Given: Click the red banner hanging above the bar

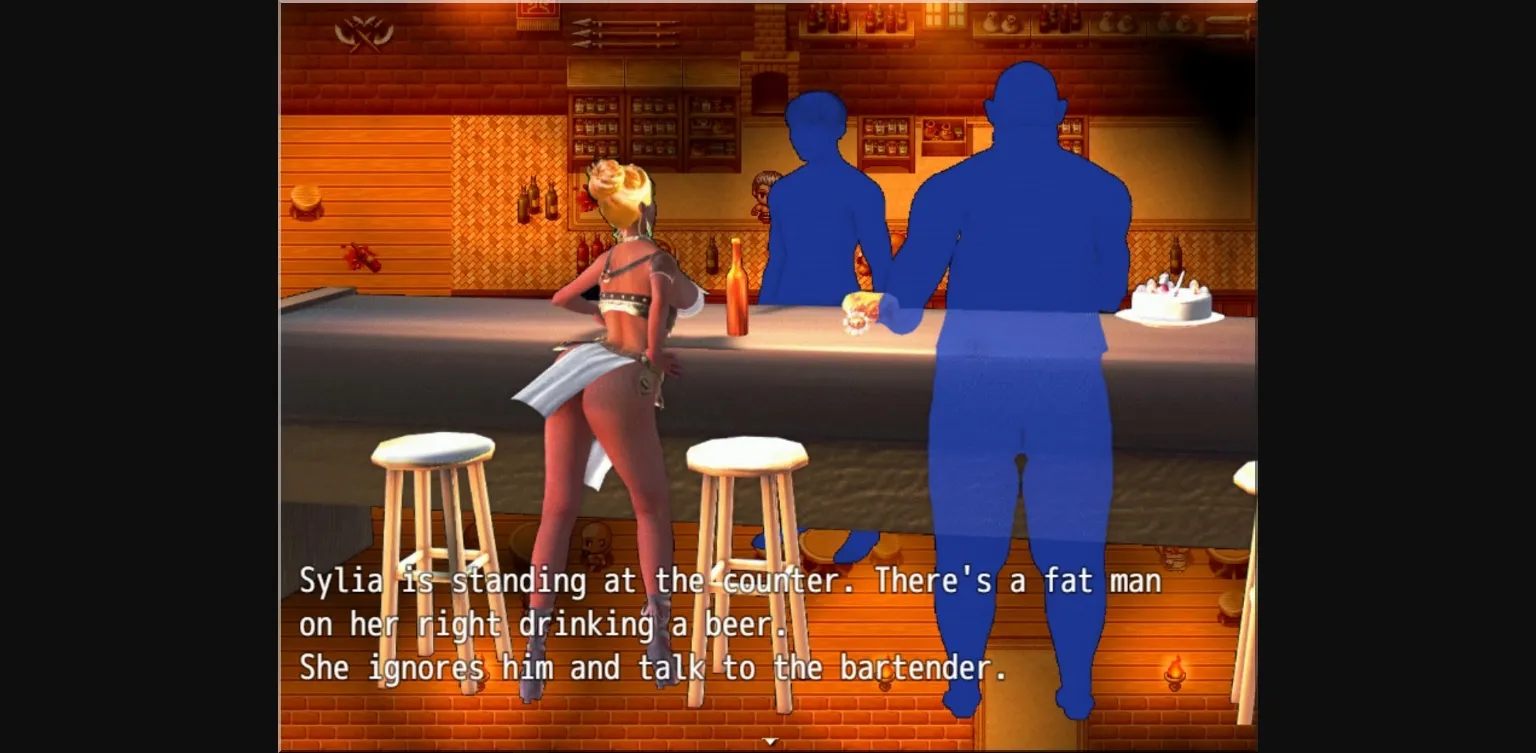Looking at the screenshot, I should pyautogui.click(x=538, y=12).
